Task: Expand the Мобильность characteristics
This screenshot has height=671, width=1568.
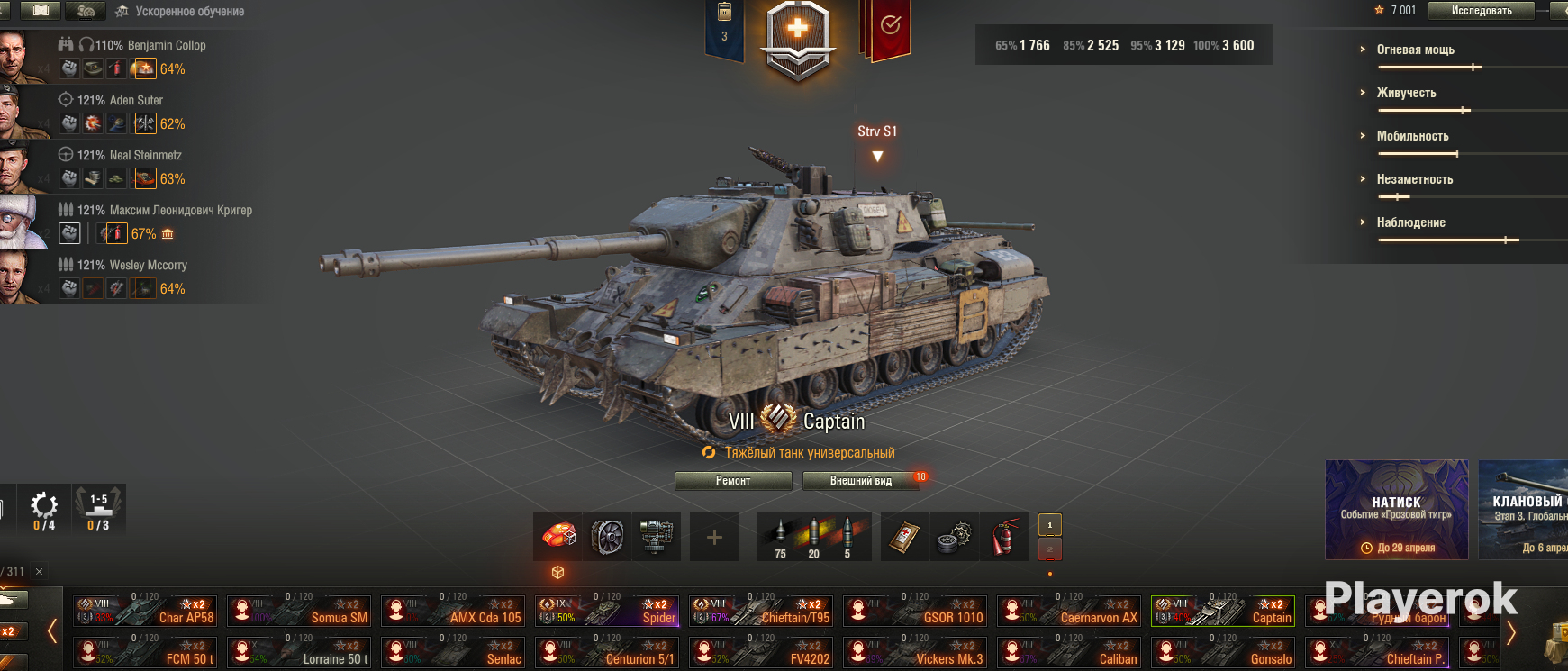Action: (1412, 136)
